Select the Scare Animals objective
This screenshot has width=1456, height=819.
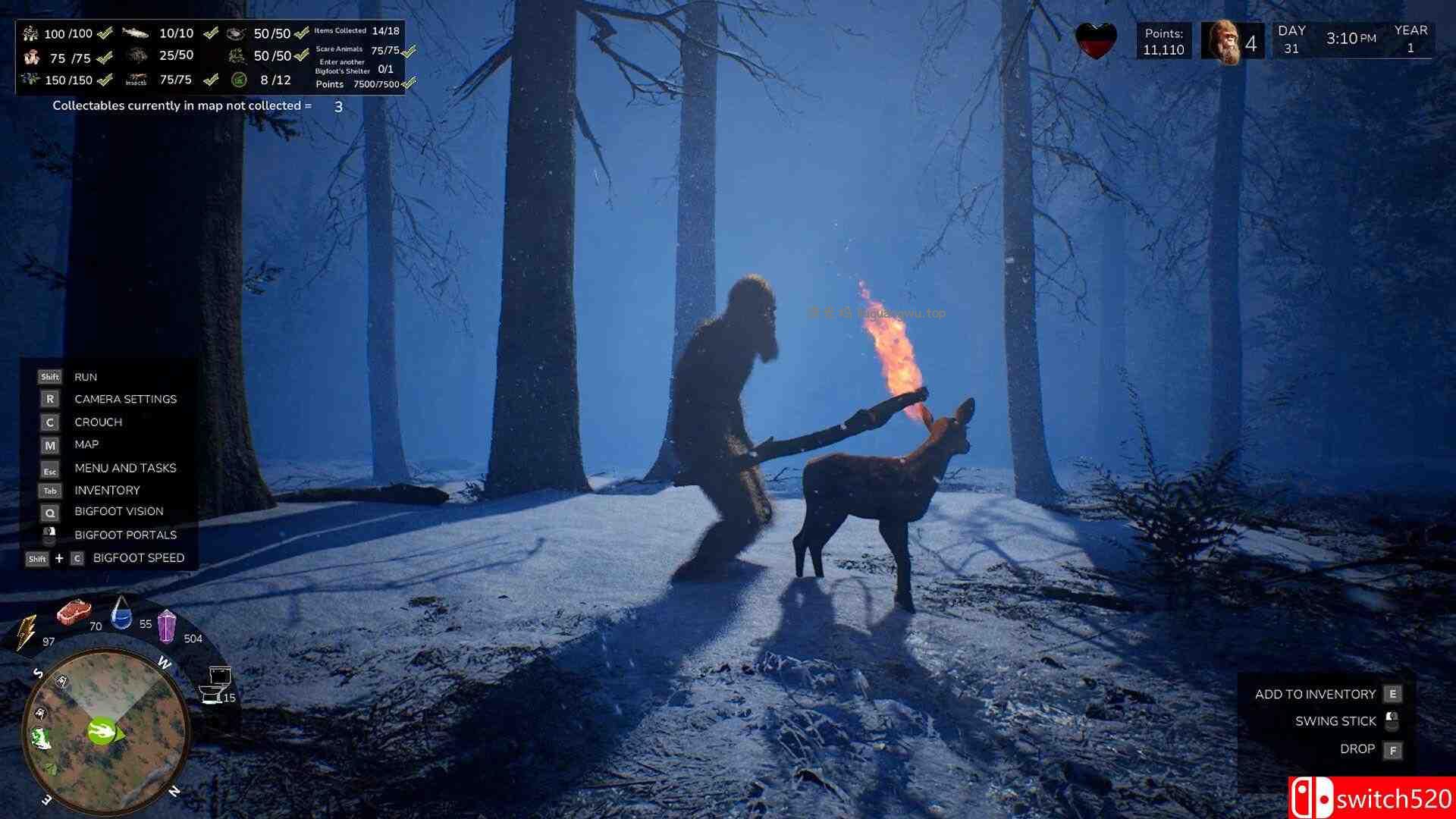(340, 49)
